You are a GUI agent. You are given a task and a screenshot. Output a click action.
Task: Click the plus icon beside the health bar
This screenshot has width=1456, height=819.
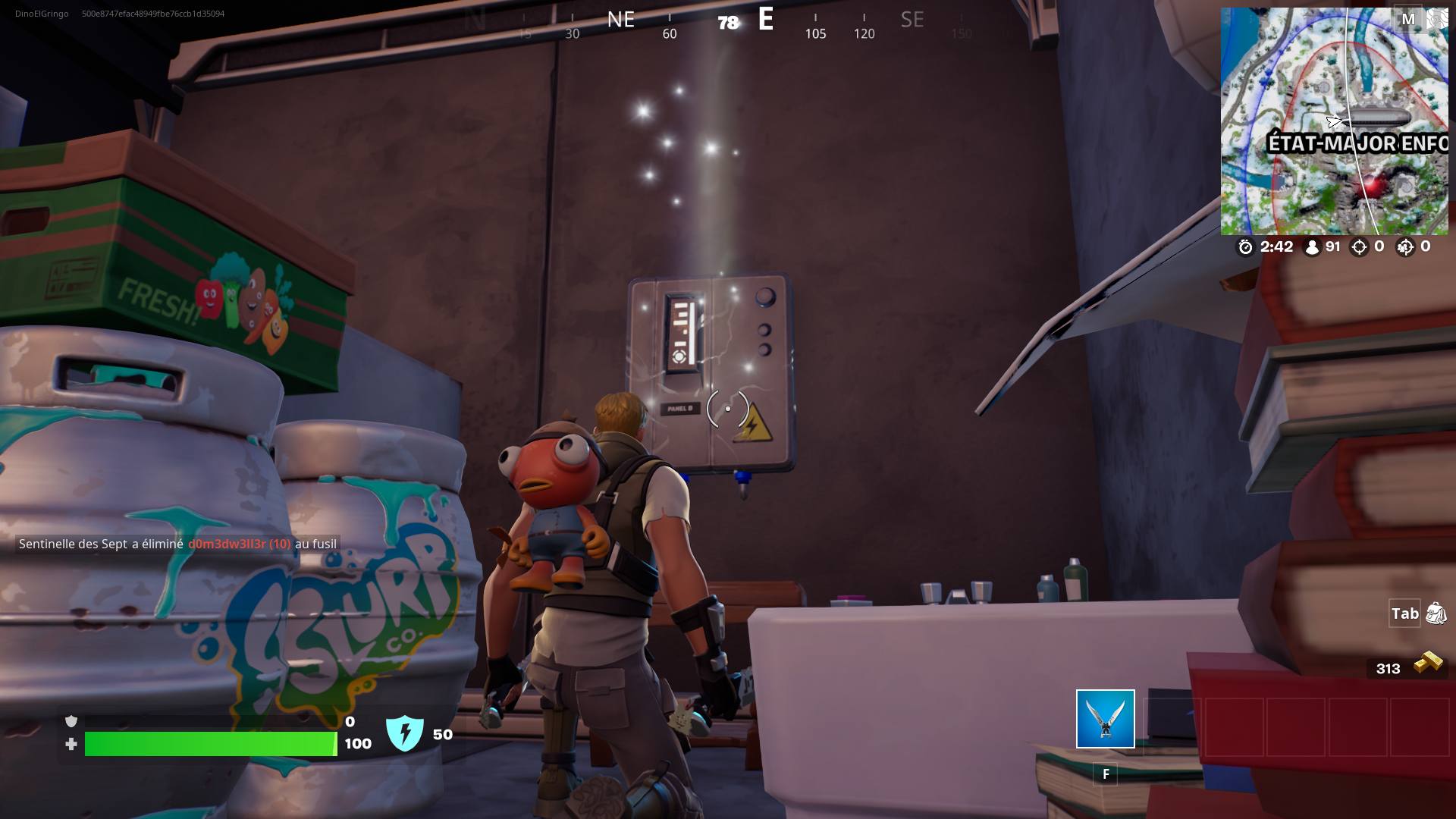click(x=71, y=744)
